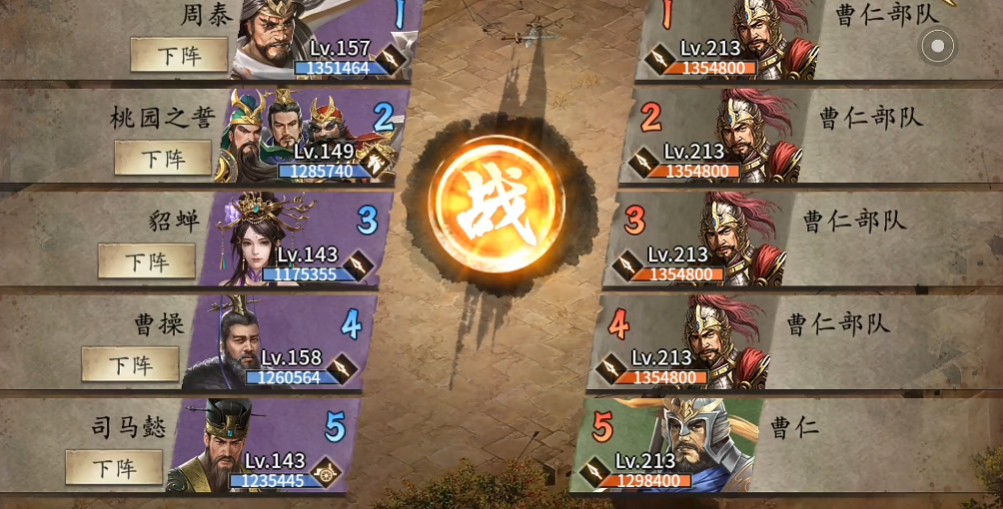Image resolution: width=1003 pixels, height=509 pixels.
Task: Remove 周泰 from the lineup with 下阵
Action: (x=179, y=55)
